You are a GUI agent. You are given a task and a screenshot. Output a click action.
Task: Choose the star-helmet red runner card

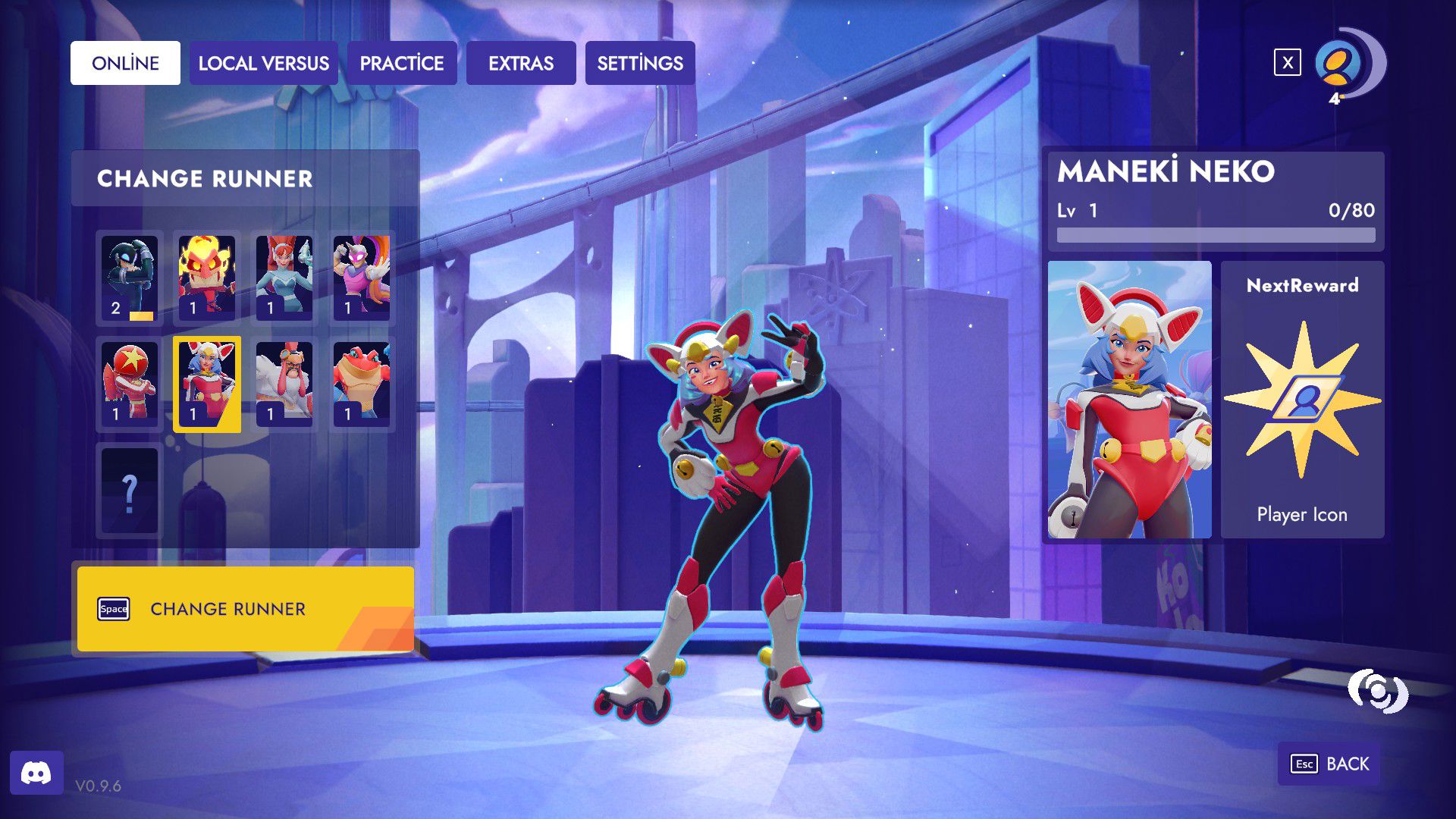click(130, 384)
